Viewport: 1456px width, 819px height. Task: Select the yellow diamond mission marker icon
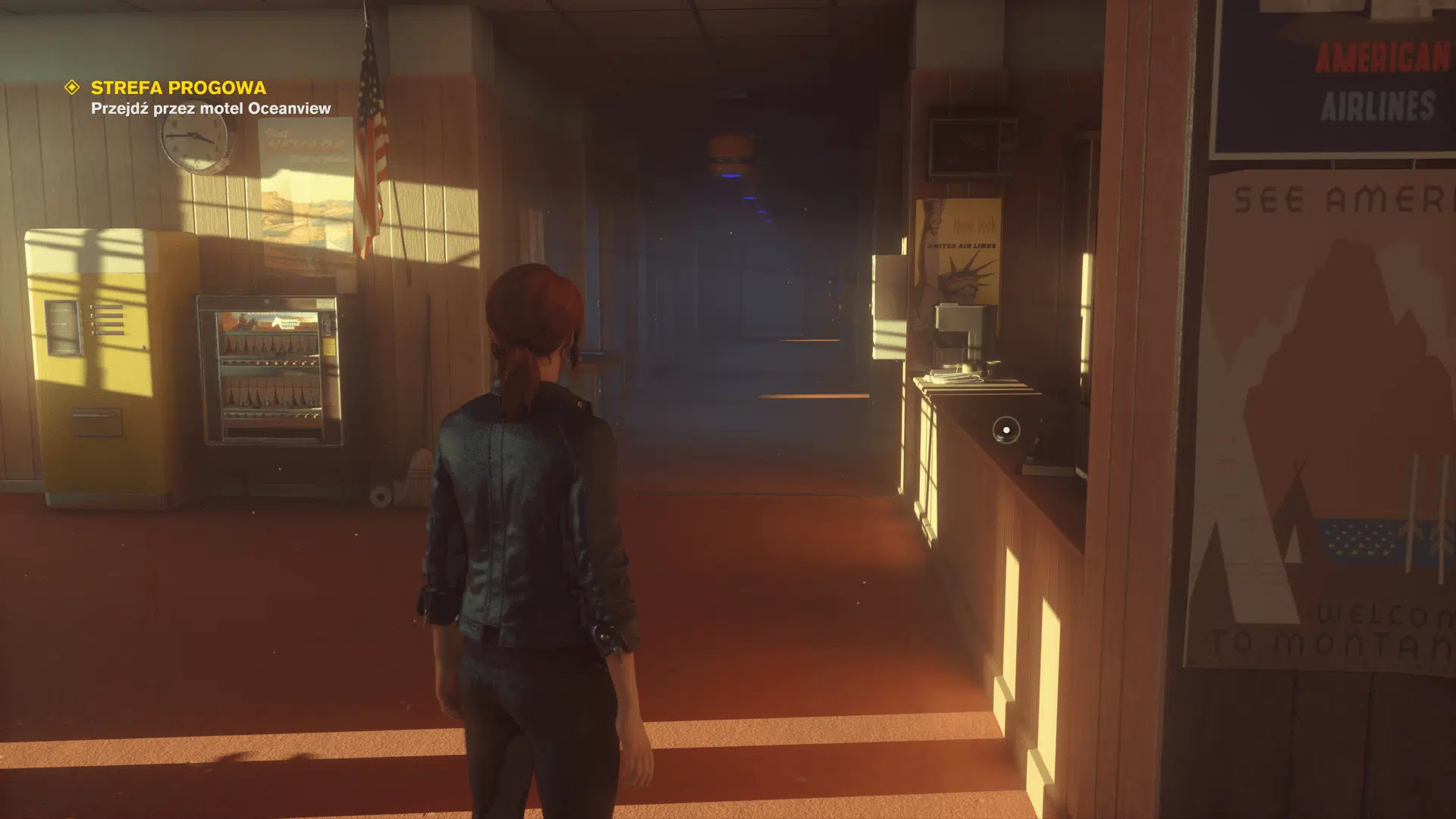pos(72,88)
